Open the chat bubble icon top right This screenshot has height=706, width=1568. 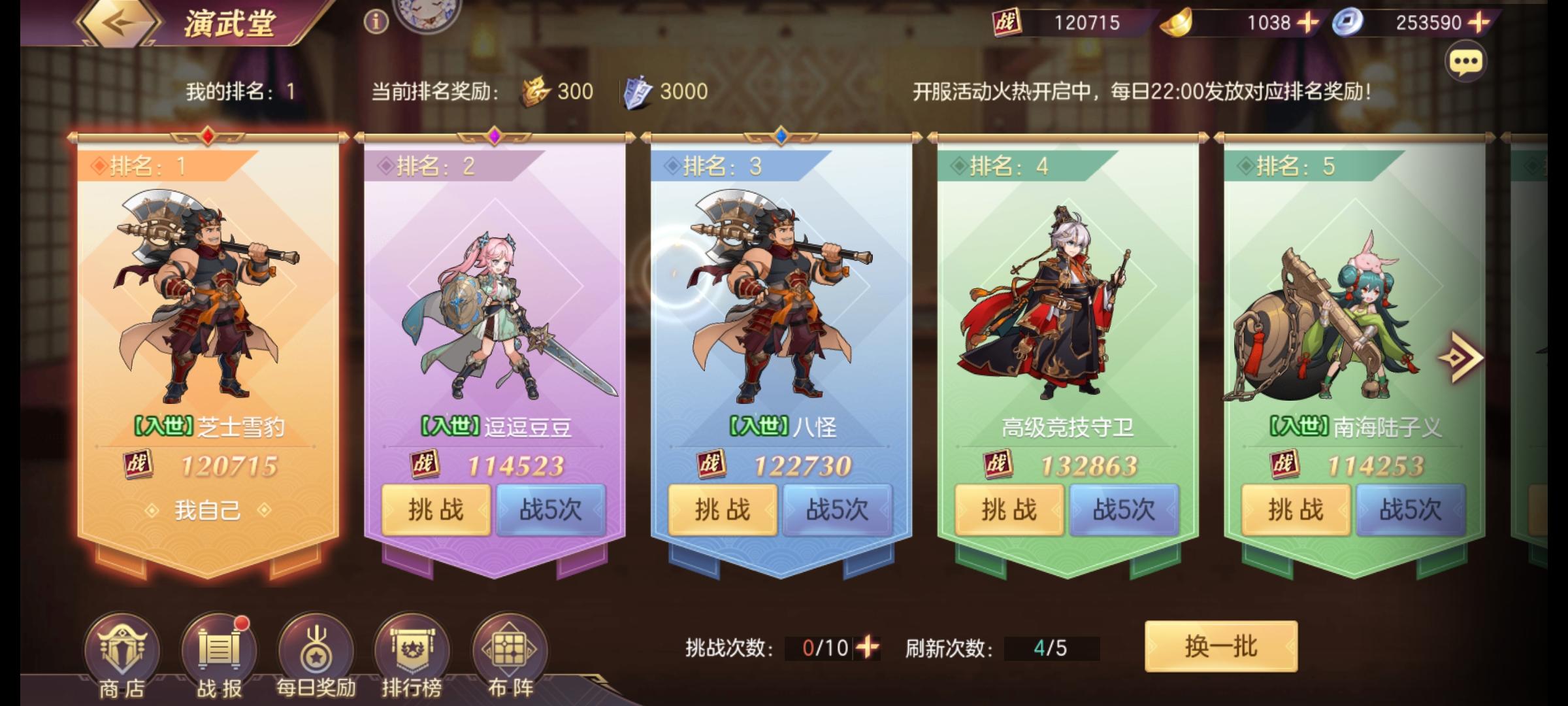click(1467, 61)
